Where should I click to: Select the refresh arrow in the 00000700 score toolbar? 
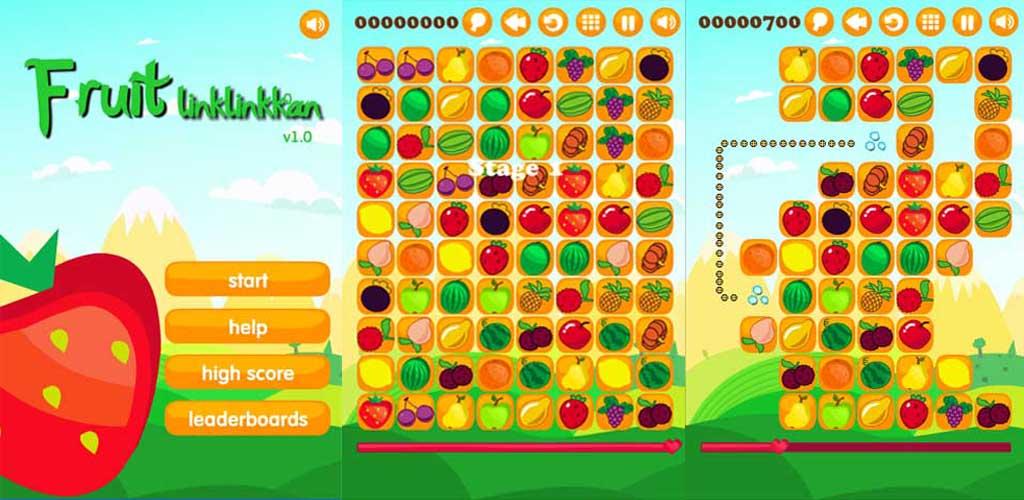[893, 21]
